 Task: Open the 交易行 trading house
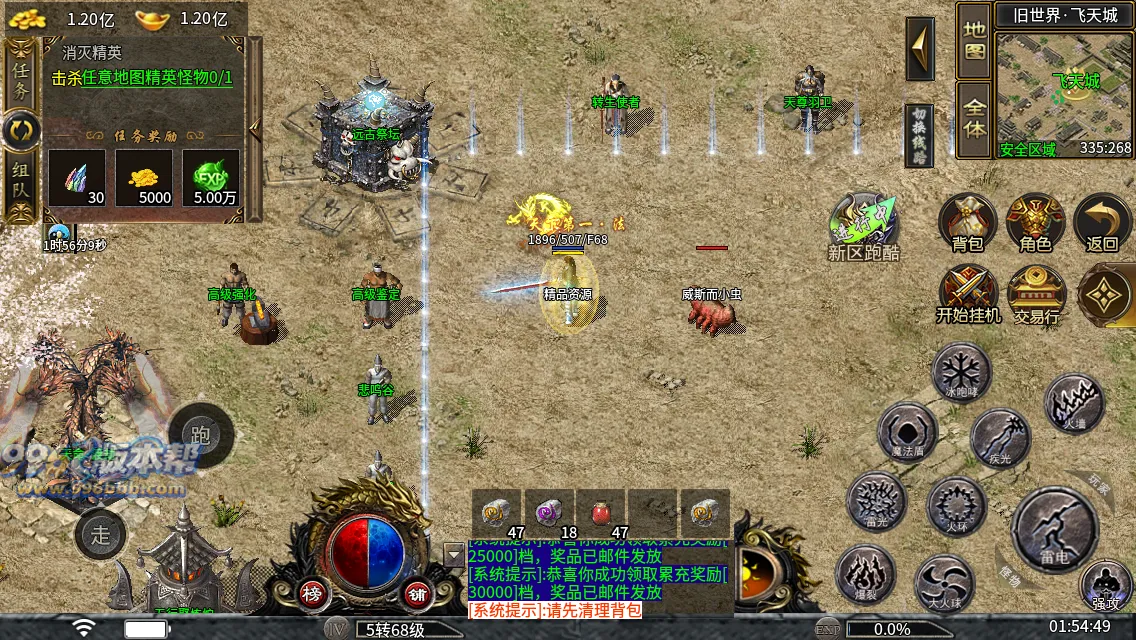click(1036, 292)
